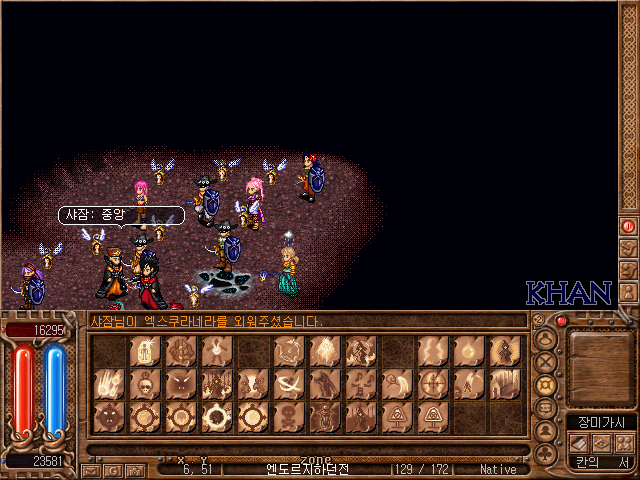Screen dimensions: 640x480
Task: Click the Native label on the bottom bar
Action: click(x=498, y=468)
